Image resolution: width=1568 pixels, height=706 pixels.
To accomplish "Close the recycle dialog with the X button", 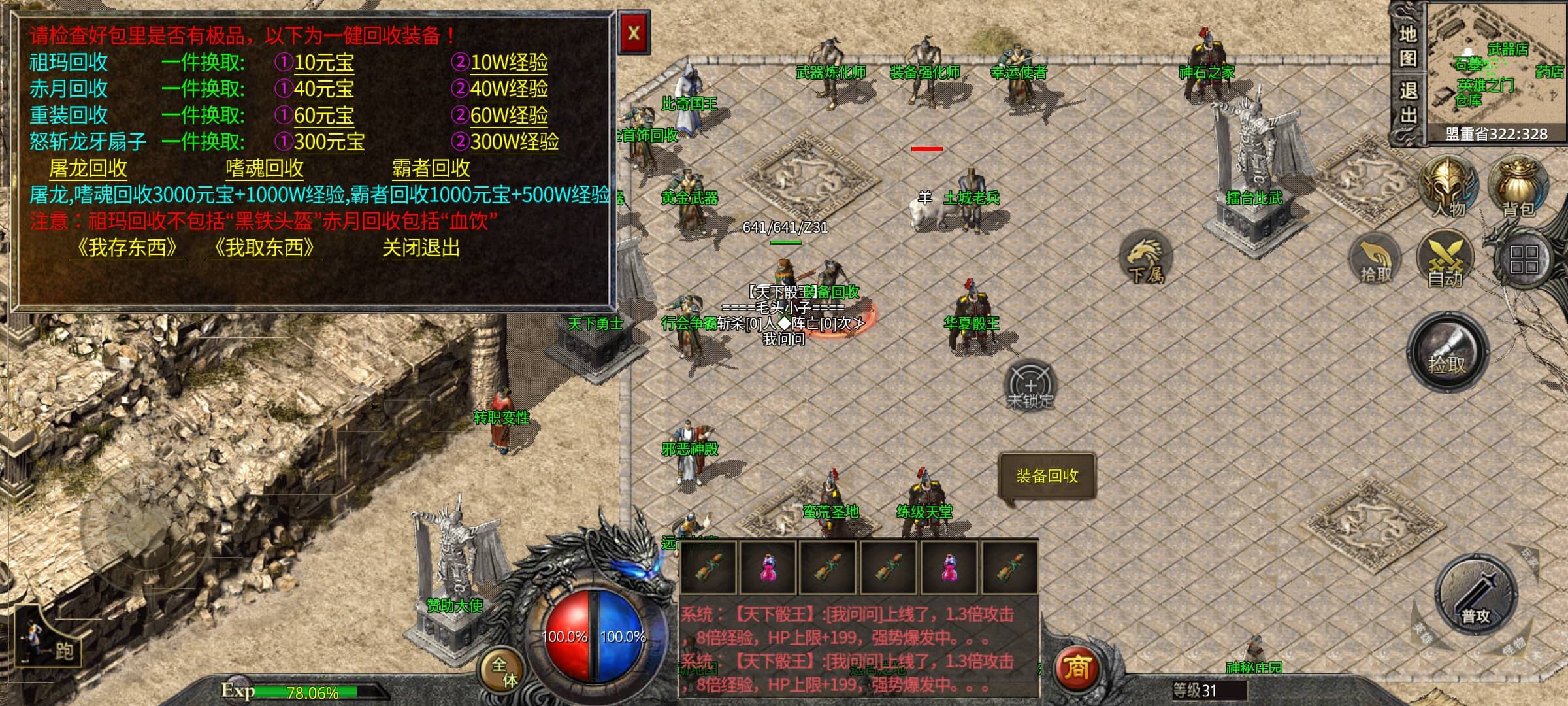I will click(633, 33).
